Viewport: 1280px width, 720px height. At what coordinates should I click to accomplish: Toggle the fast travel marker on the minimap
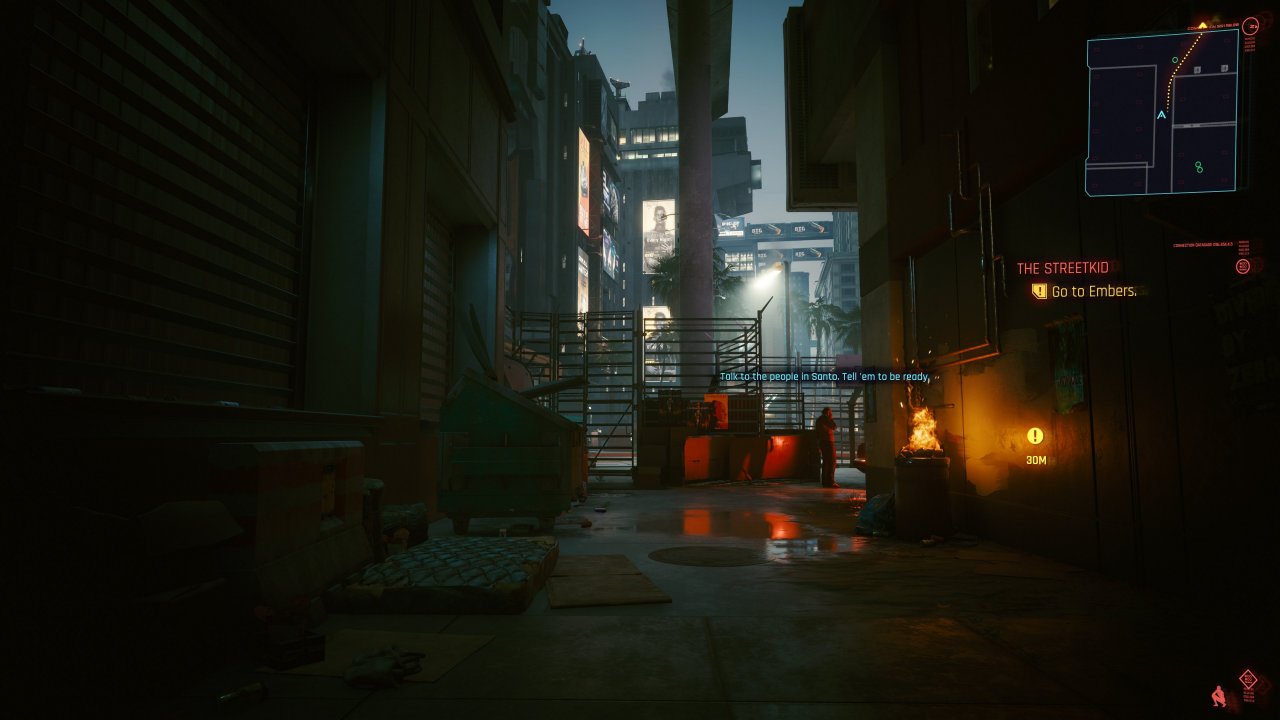pos(1197,69)
